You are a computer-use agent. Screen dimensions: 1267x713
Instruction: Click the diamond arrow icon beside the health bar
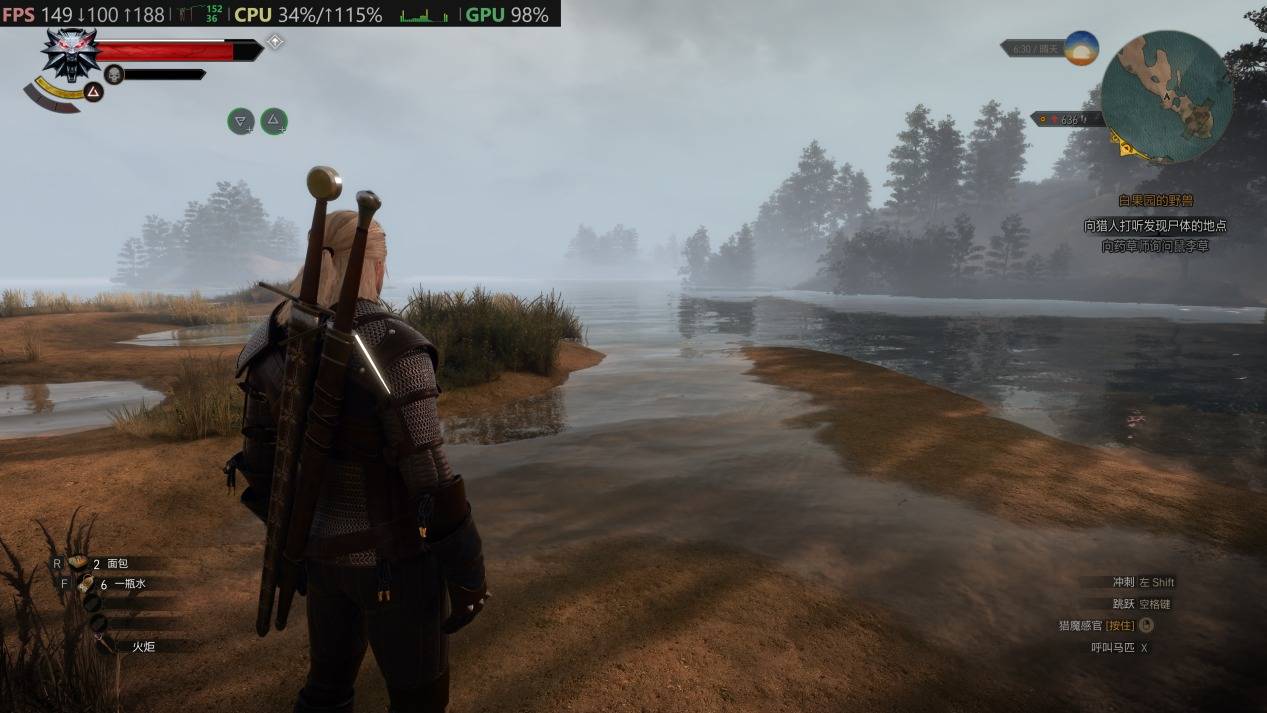coord(275,42)
